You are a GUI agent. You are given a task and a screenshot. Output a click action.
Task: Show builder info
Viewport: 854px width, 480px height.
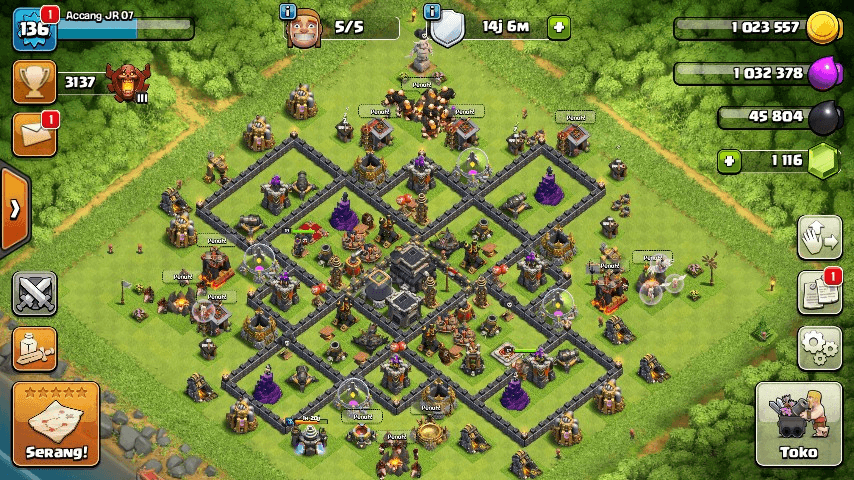tap(288, 12)
